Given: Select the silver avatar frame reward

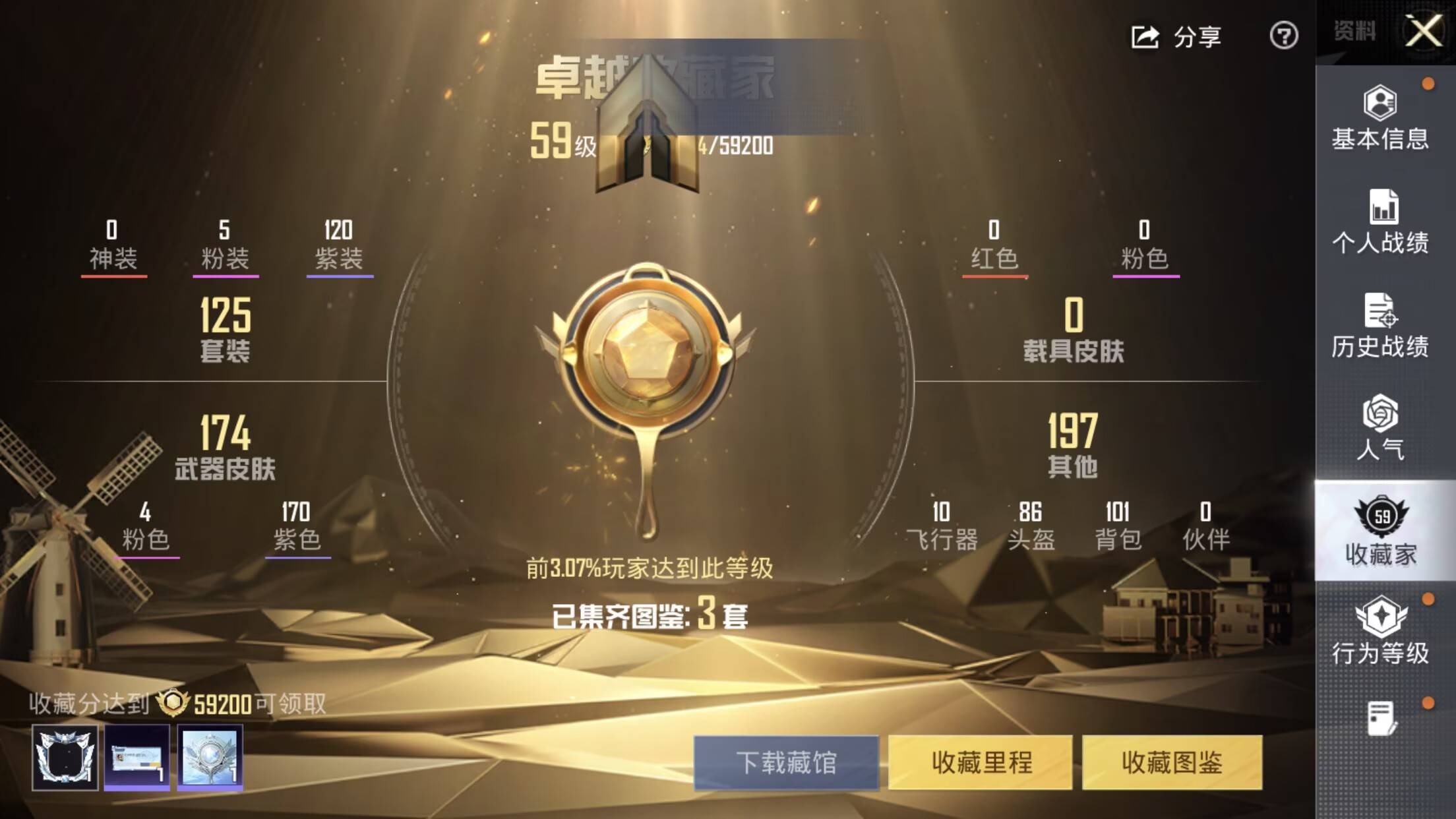Looking at the screenshot, I should click(x=65, y=758).
